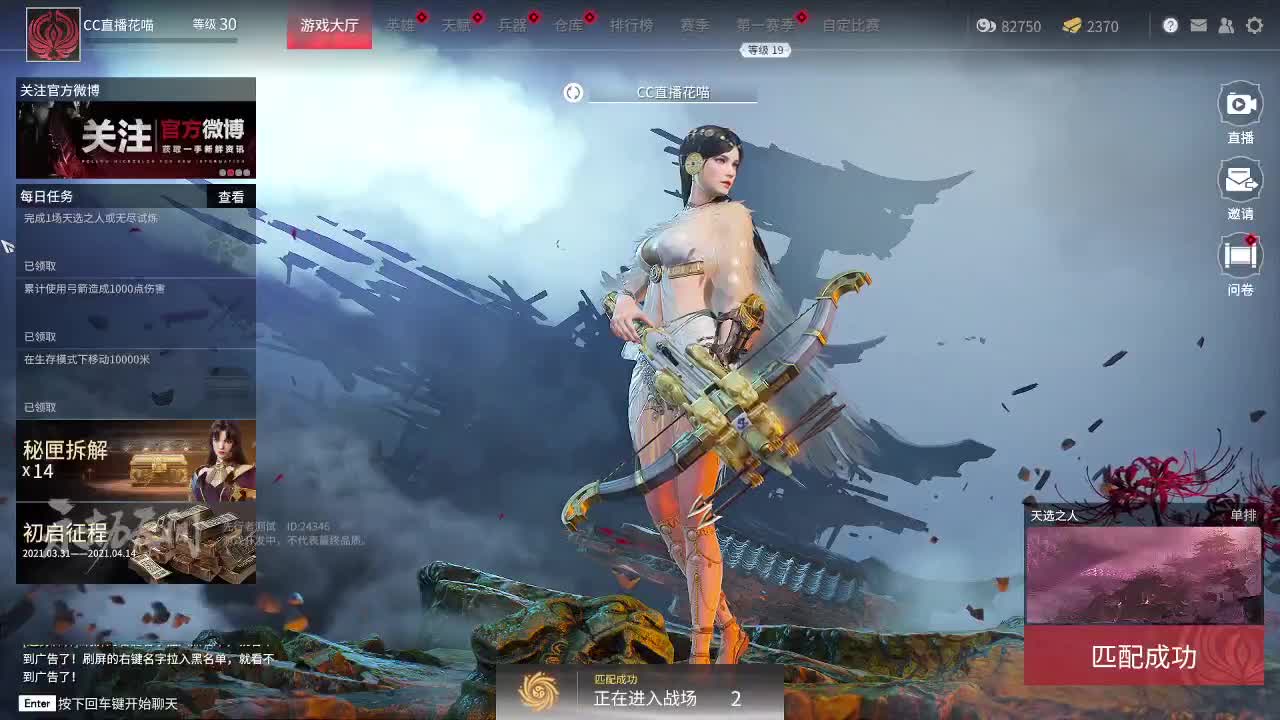Viewport: 1280px width, 720px height.
Task: Open the settings gear icon
Action: pos(1255,25)
